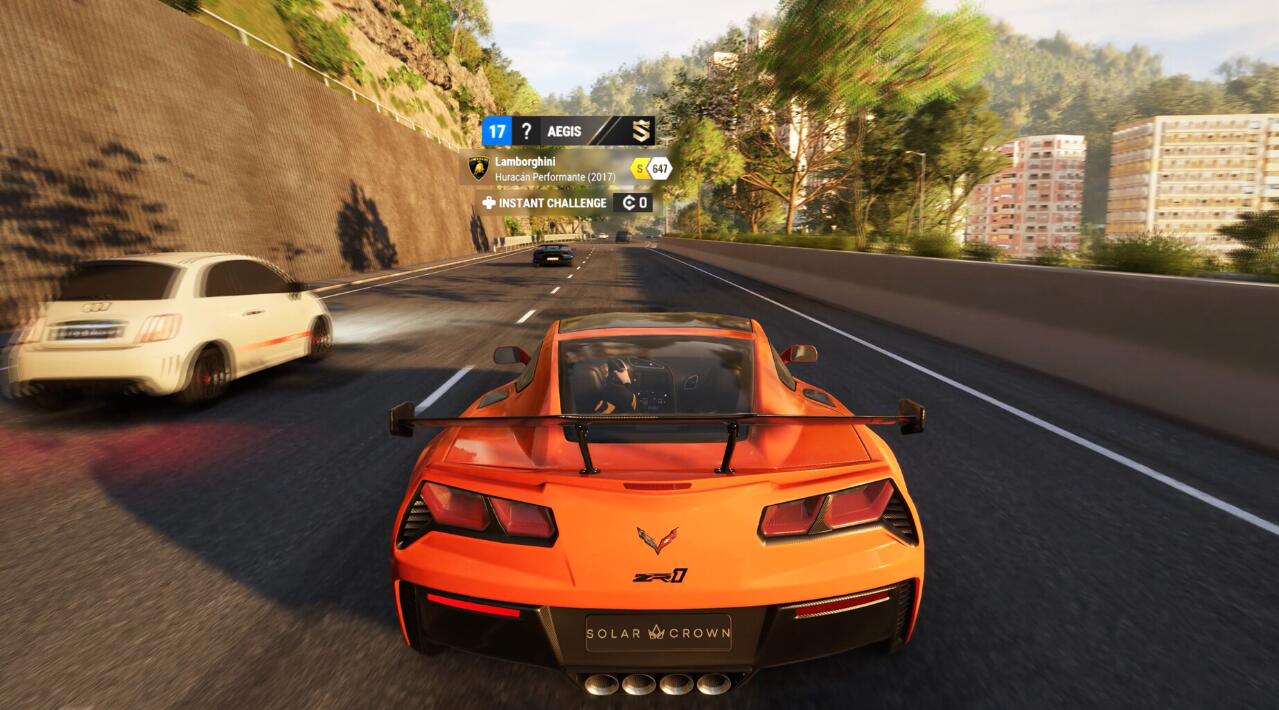Click the clan emblem beside AEGIS
The image size is (1279, 710).
(640, 131)
